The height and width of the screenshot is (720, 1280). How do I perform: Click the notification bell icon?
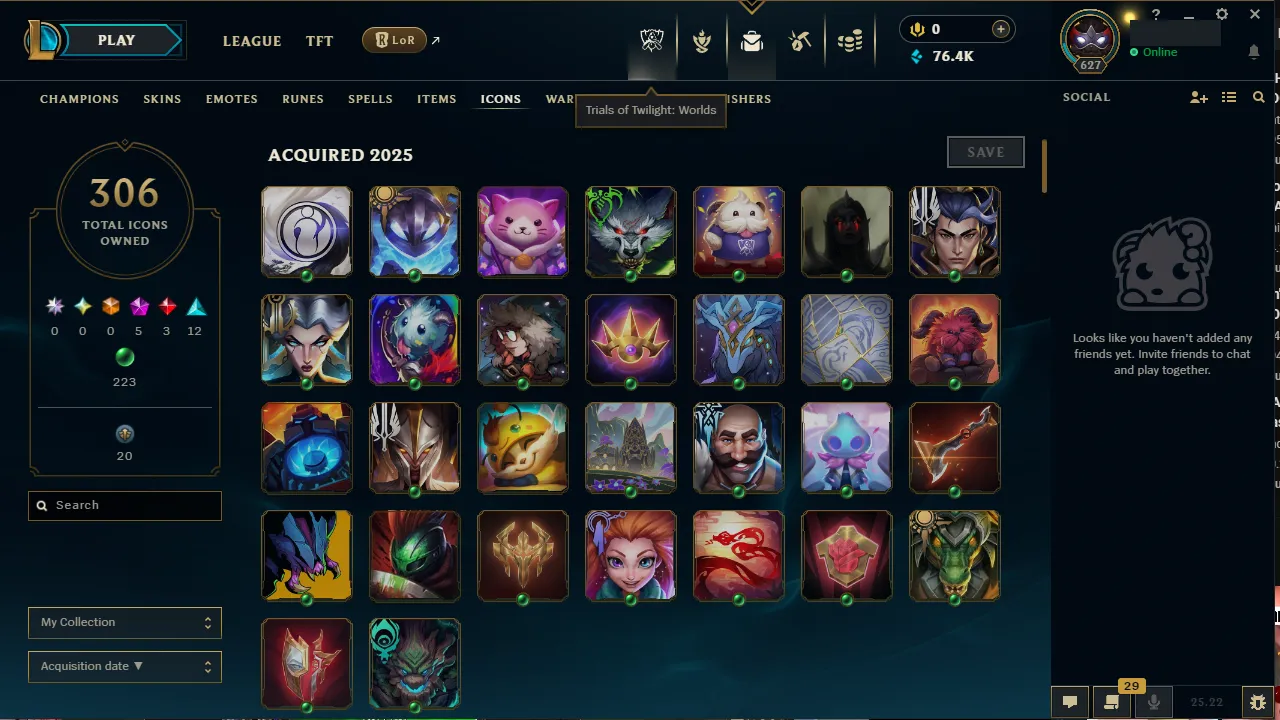(1254, 52)
